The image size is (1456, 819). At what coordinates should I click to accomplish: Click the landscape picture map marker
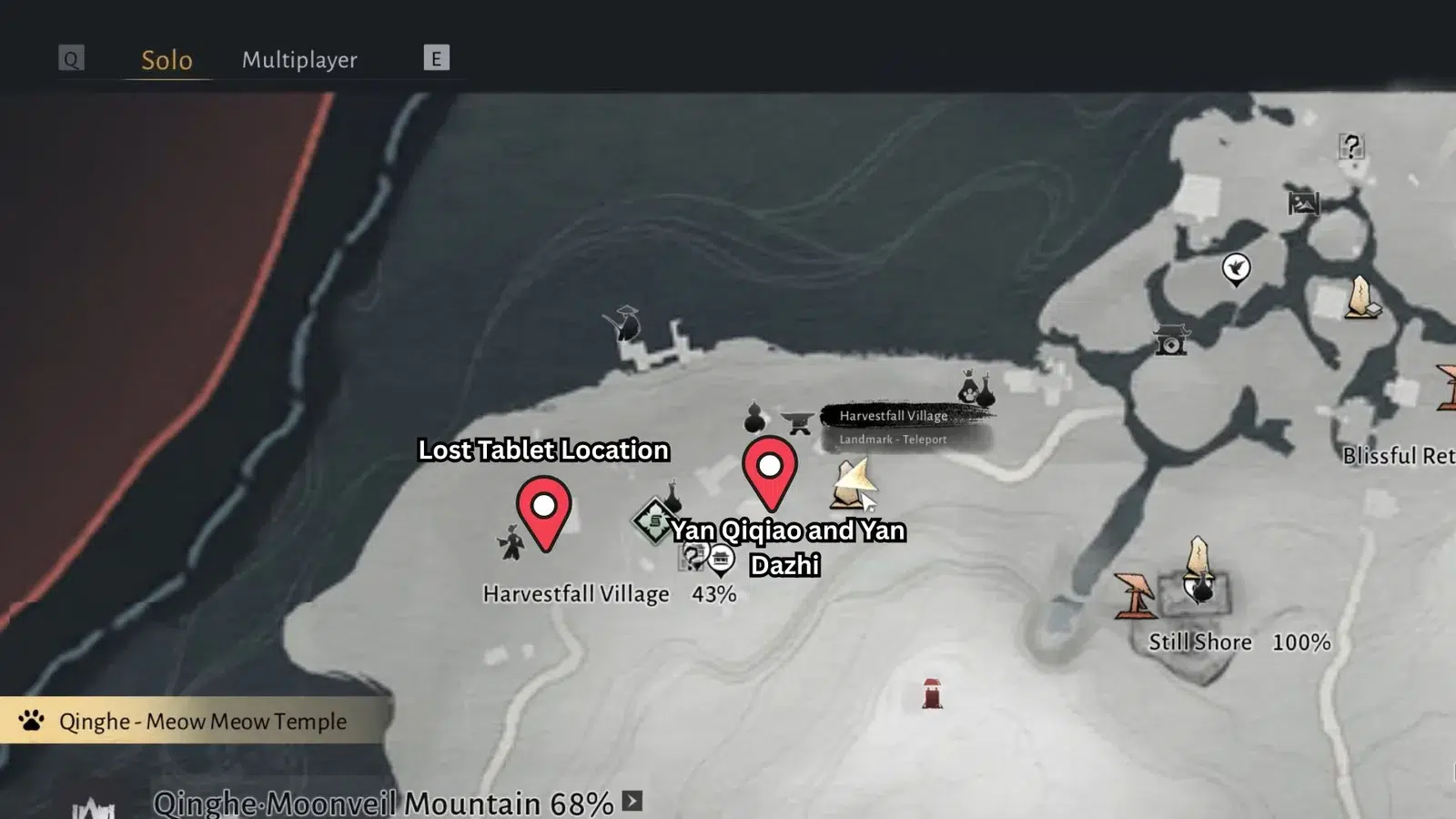click(x=1303, y=203)
